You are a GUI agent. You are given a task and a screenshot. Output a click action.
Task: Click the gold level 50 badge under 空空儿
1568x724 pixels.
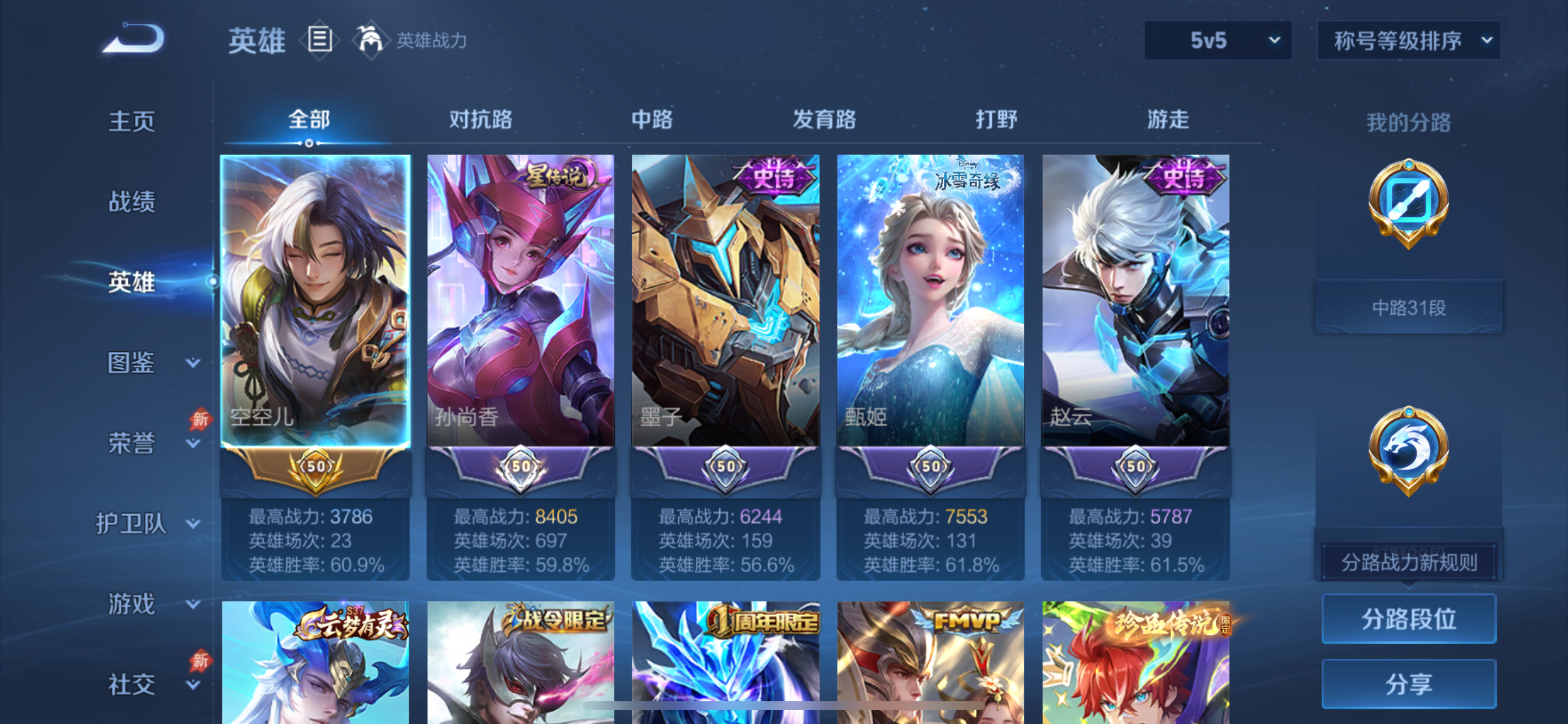(x=316, y=468)
